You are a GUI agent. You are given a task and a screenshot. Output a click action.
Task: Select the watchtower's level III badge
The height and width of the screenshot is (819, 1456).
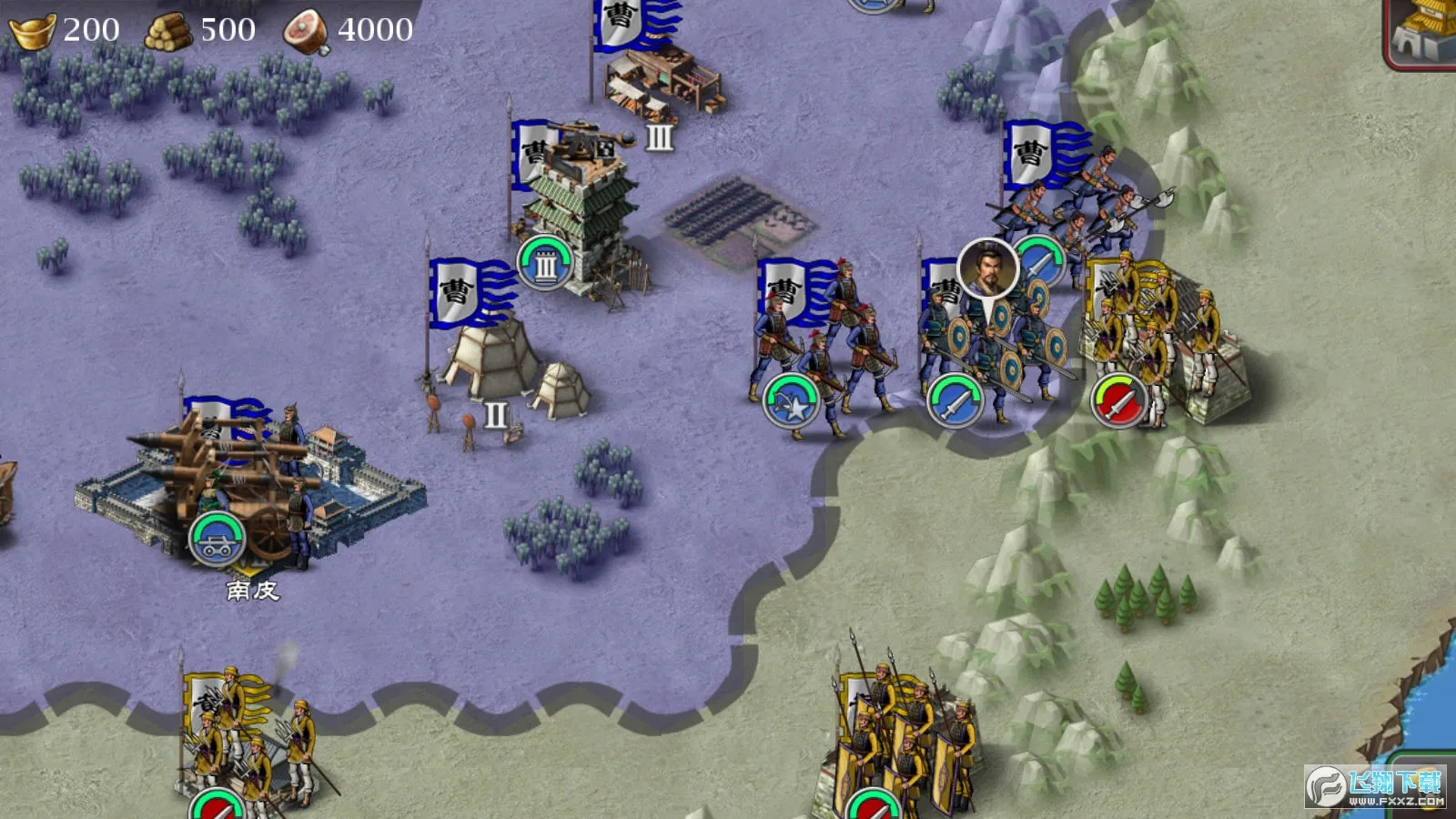(x=545, y=263)
